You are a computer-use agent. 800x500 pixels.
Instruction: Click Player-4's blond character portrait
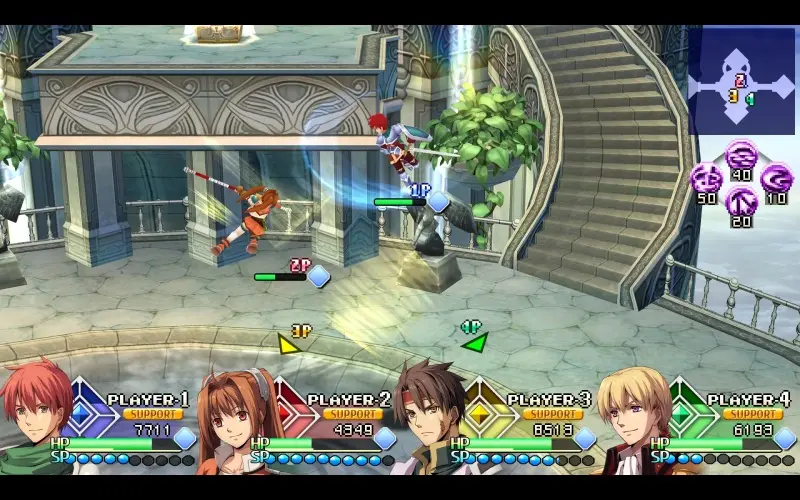click(x=634, y=418)
